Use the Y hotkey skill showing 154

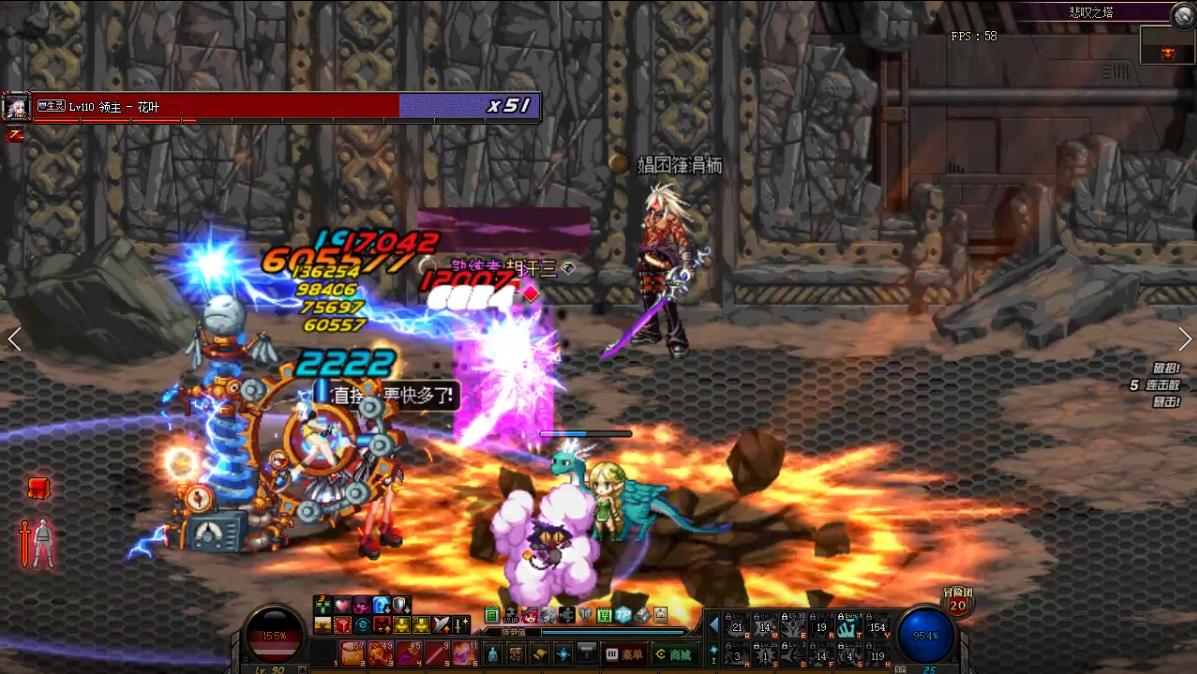tap(877, 627)
